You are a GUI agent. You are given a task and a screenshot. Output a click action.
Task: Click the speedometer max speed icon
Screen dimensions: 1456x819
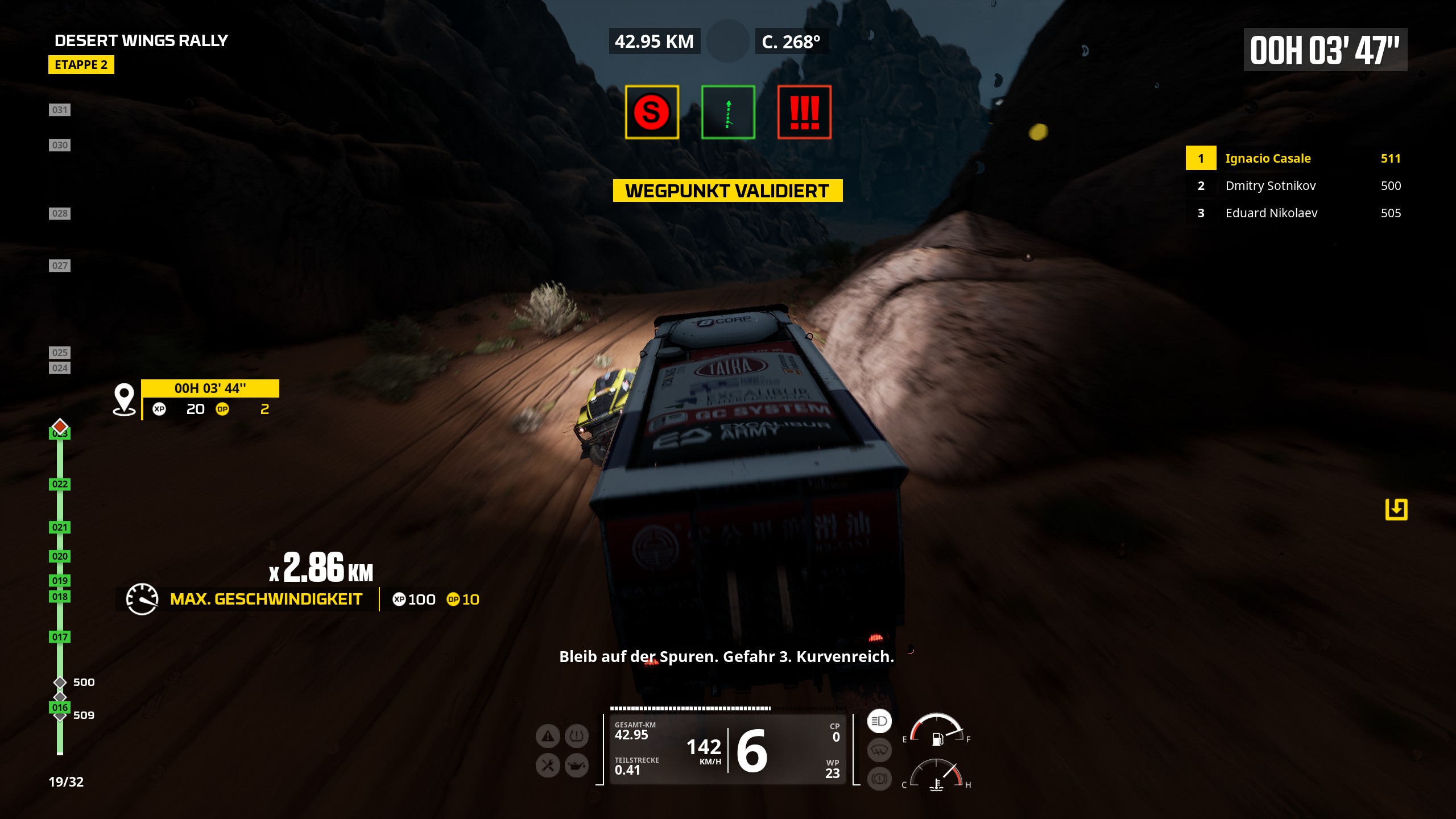142,599
